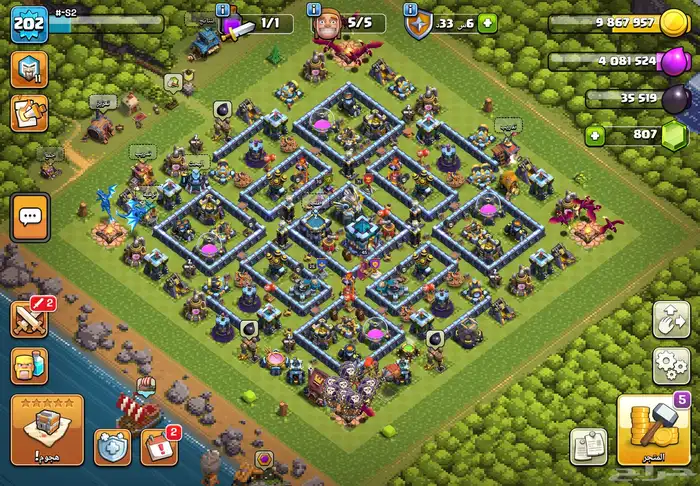Extend shield with the green plus button
Viewport: 700px width, 486px height.
(x=487, y=23)
